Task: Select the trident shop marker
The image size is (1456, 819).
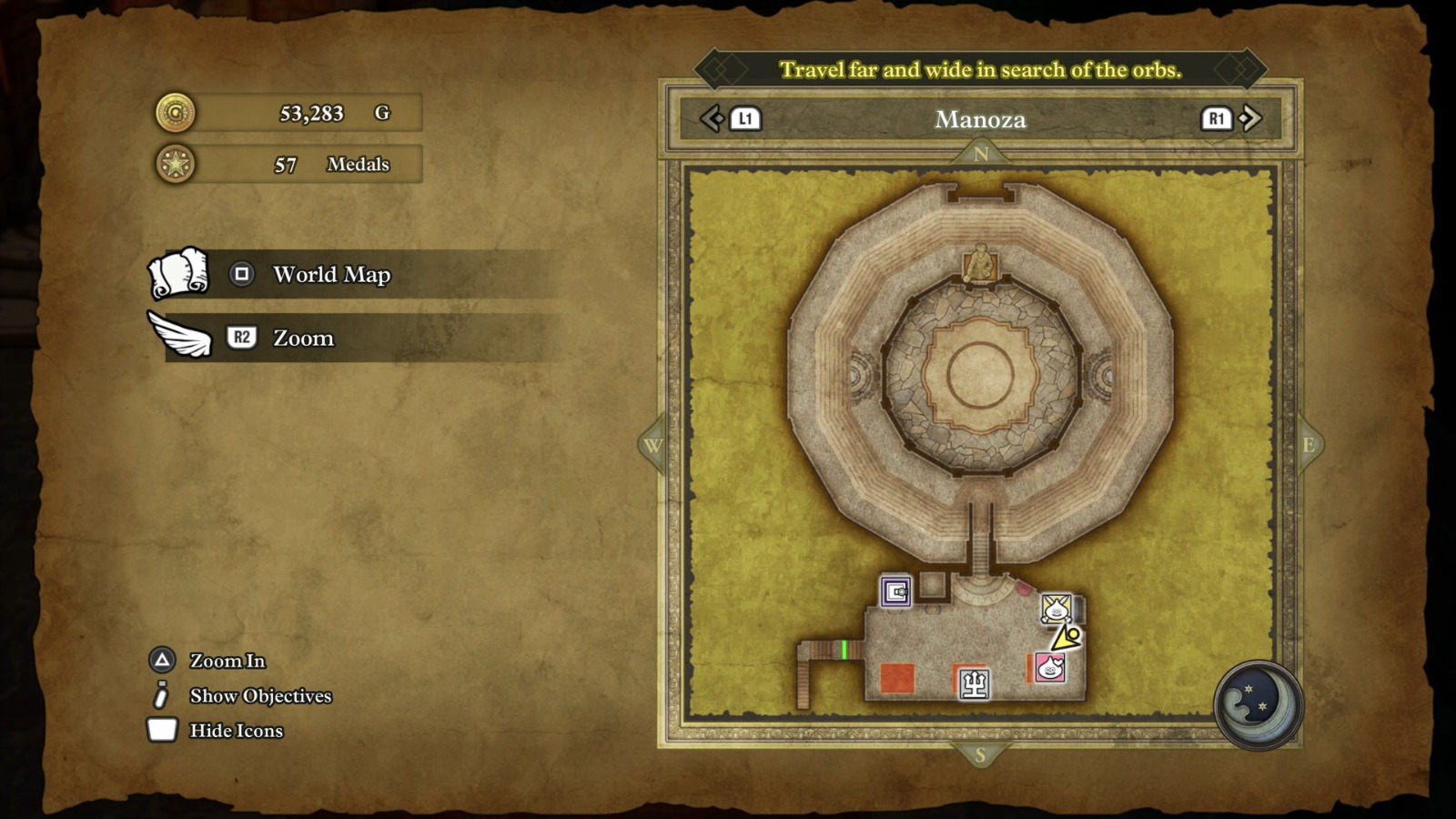Action: coord(974,683)
